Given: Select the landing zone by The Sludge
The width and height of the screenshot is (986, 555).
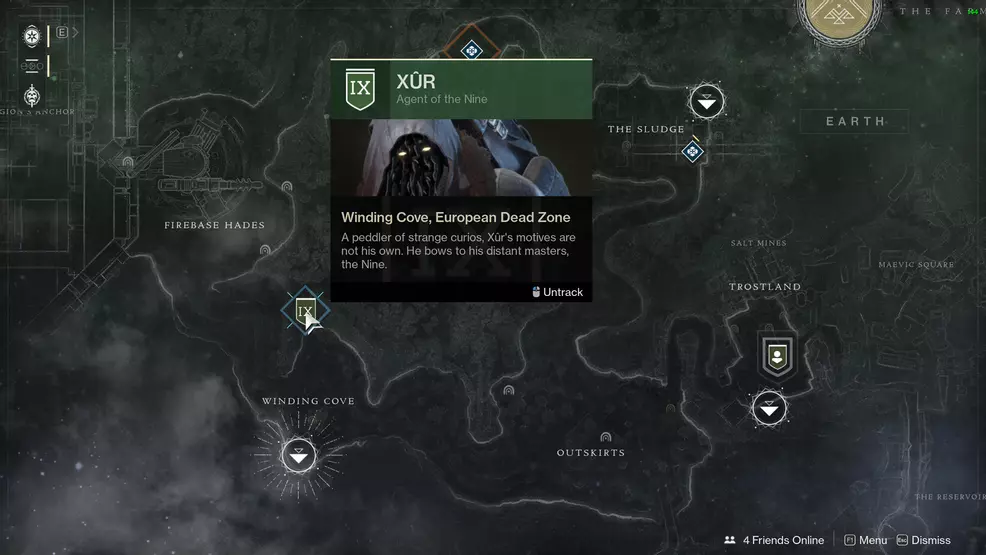Looking at the screenshot, I should [707, 101].
